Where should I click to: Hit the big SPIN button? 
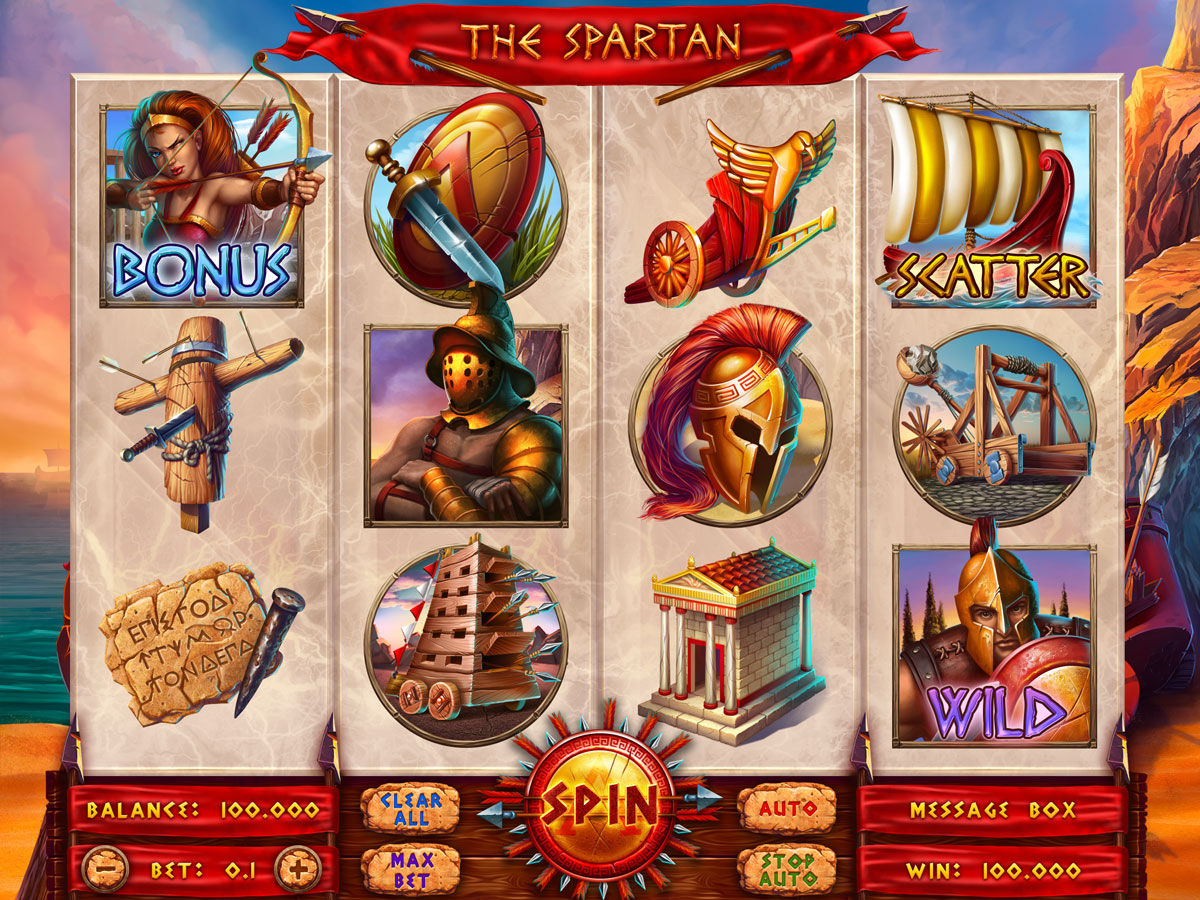coord(599,802)
